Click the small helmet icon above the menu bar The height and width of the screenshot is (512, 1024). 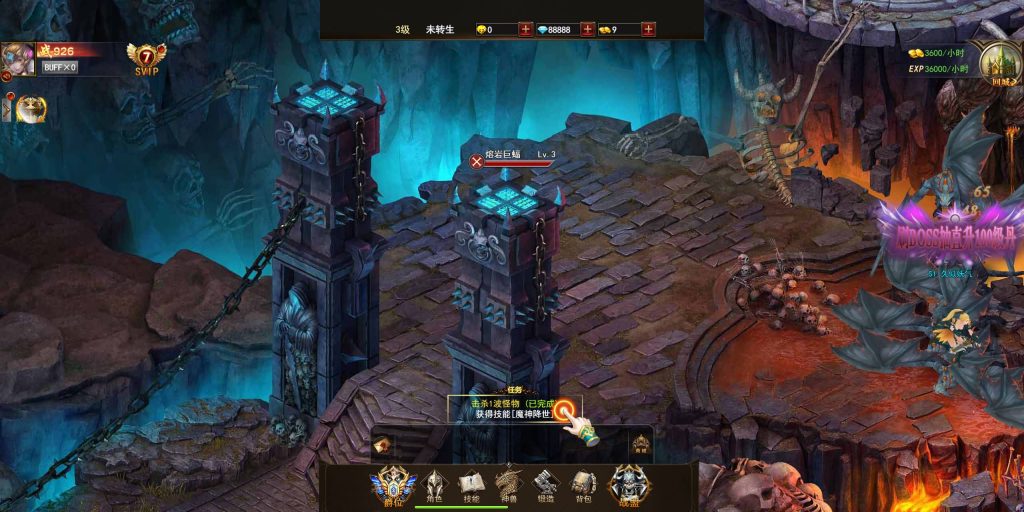[640, 443]
